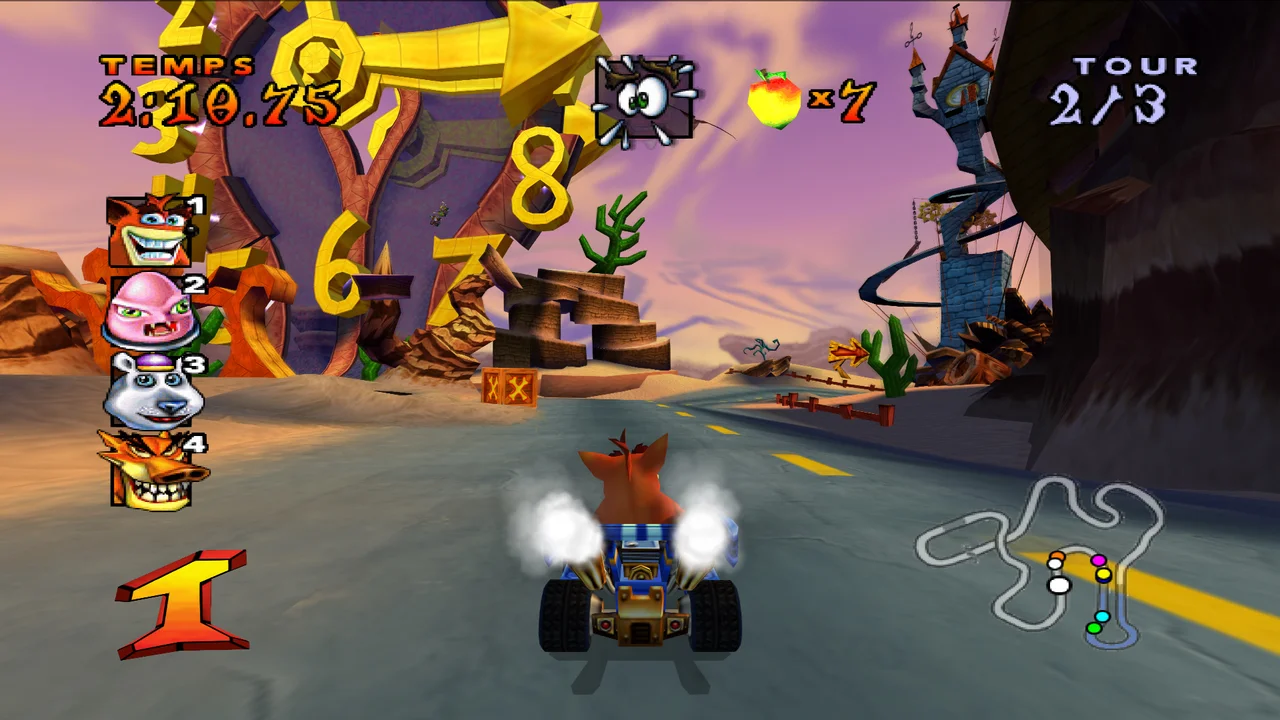Click N. Trance's second-place portrait
Viewport: 1280px width, 720px height.
pyautogui.click(x=152, y=312)
